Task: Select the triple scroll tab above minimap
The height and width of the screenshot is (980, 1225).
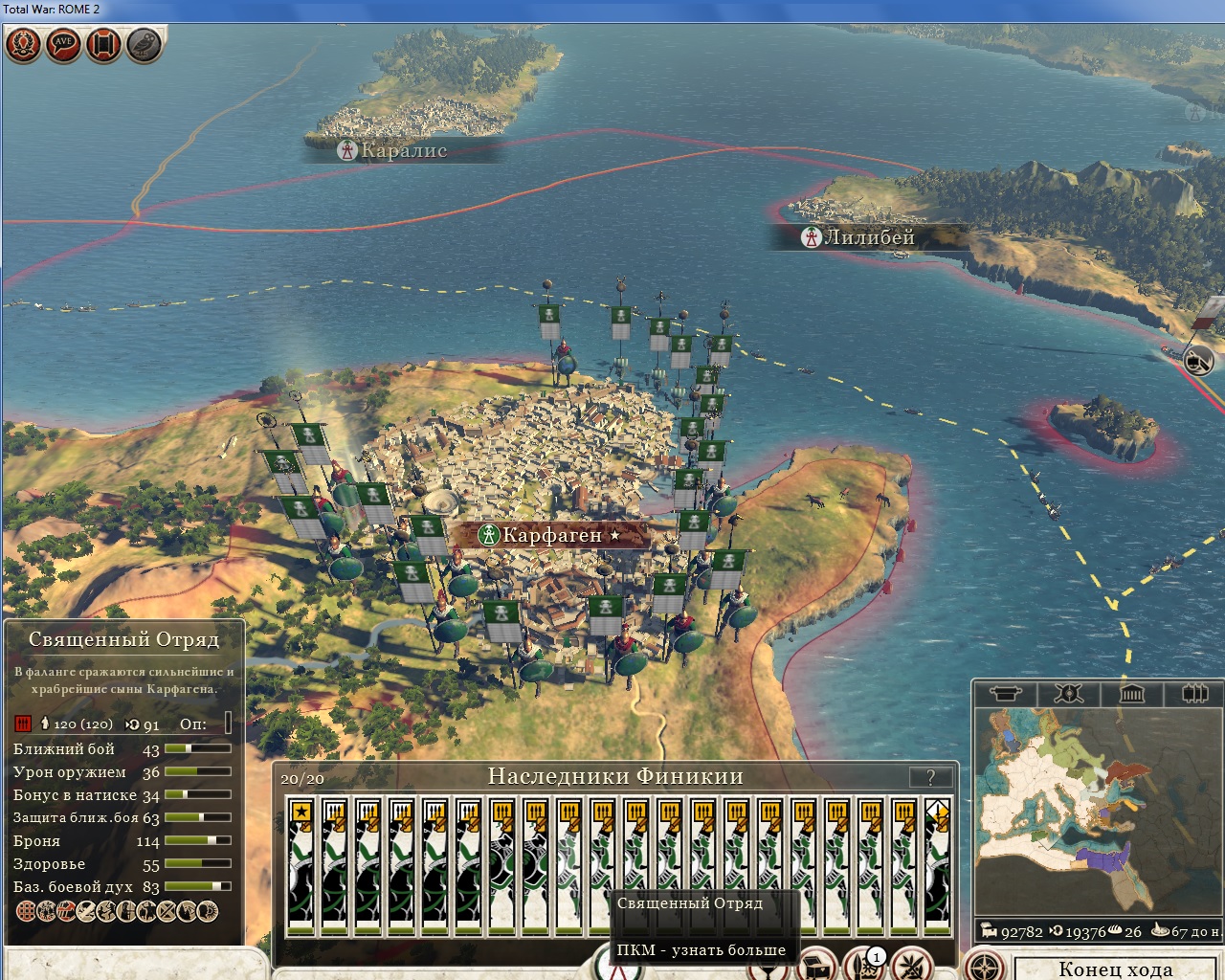Action: tap(1193, 694)
